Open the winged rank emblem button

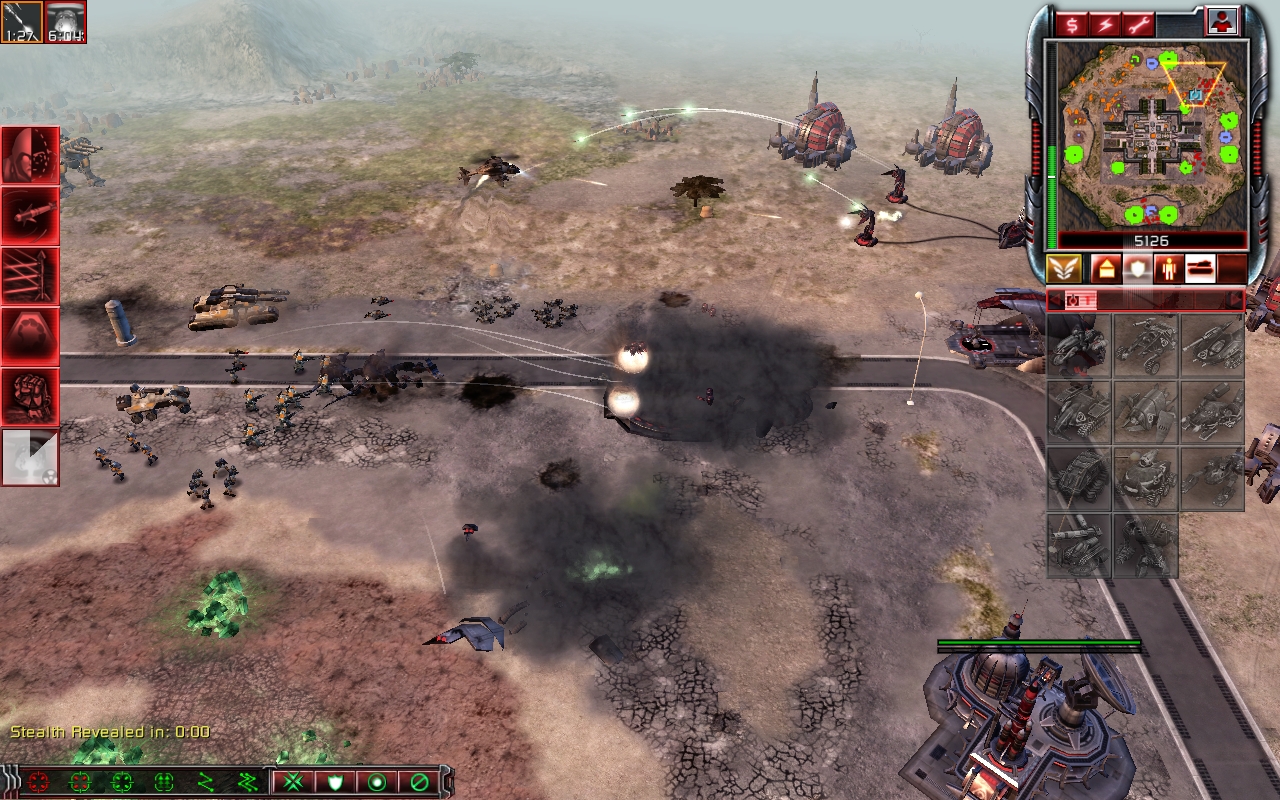1063,269
